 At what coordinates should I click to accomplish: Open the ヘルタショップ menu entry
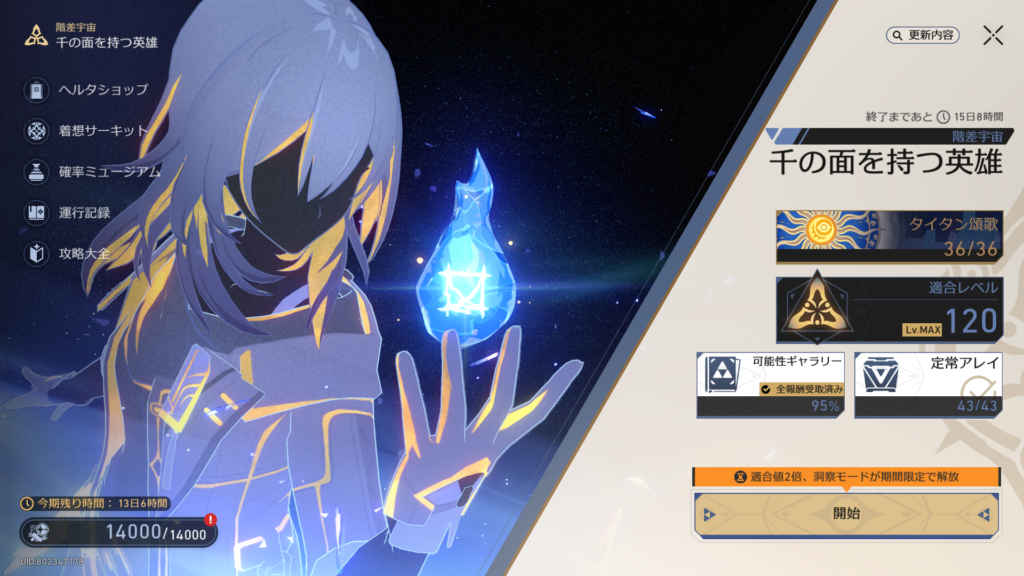(x=88, y=91)
